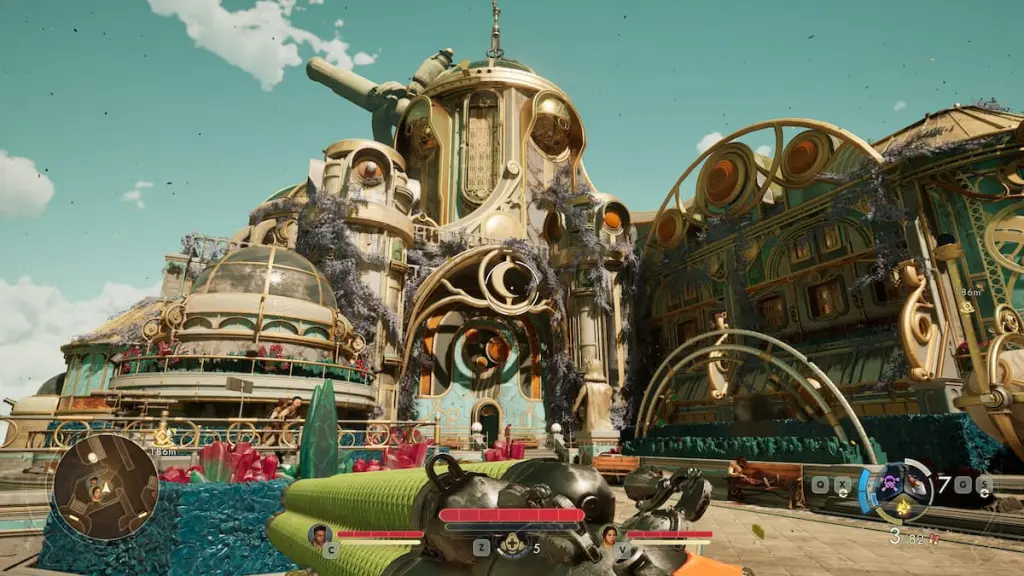Choose the weapon wheel slot showing a gun
This screenshot has width=1024, height=576.
pyautogui.click(x=913, y=485)
